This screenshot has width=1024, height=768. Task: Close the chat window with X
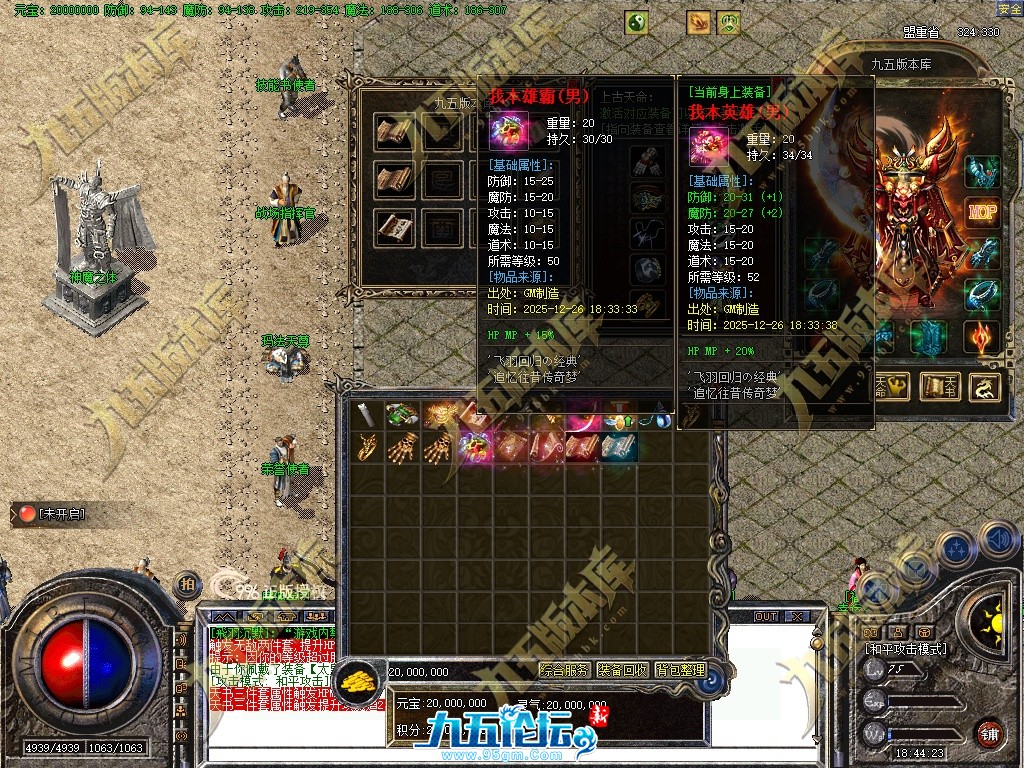point(797,616)
